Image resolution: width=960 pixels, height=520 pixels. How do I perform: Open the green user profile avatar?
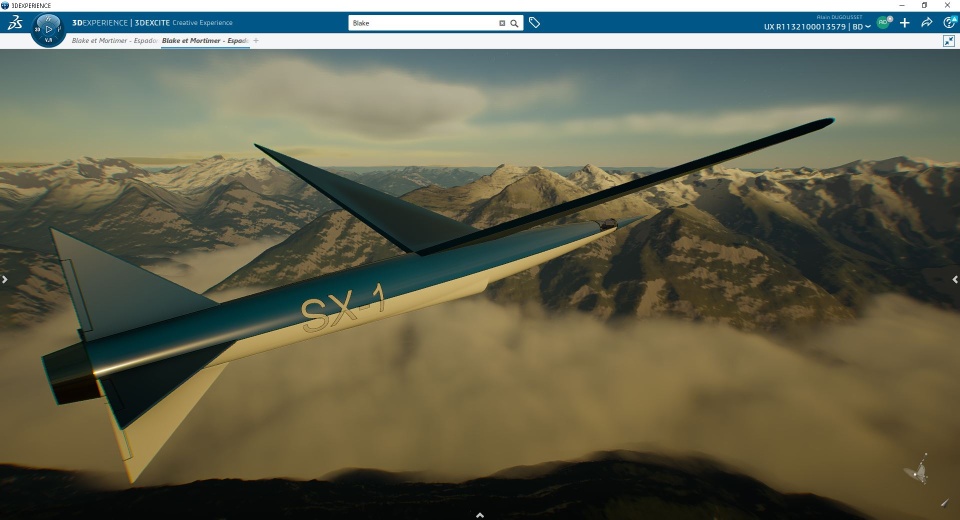point(883,22)
